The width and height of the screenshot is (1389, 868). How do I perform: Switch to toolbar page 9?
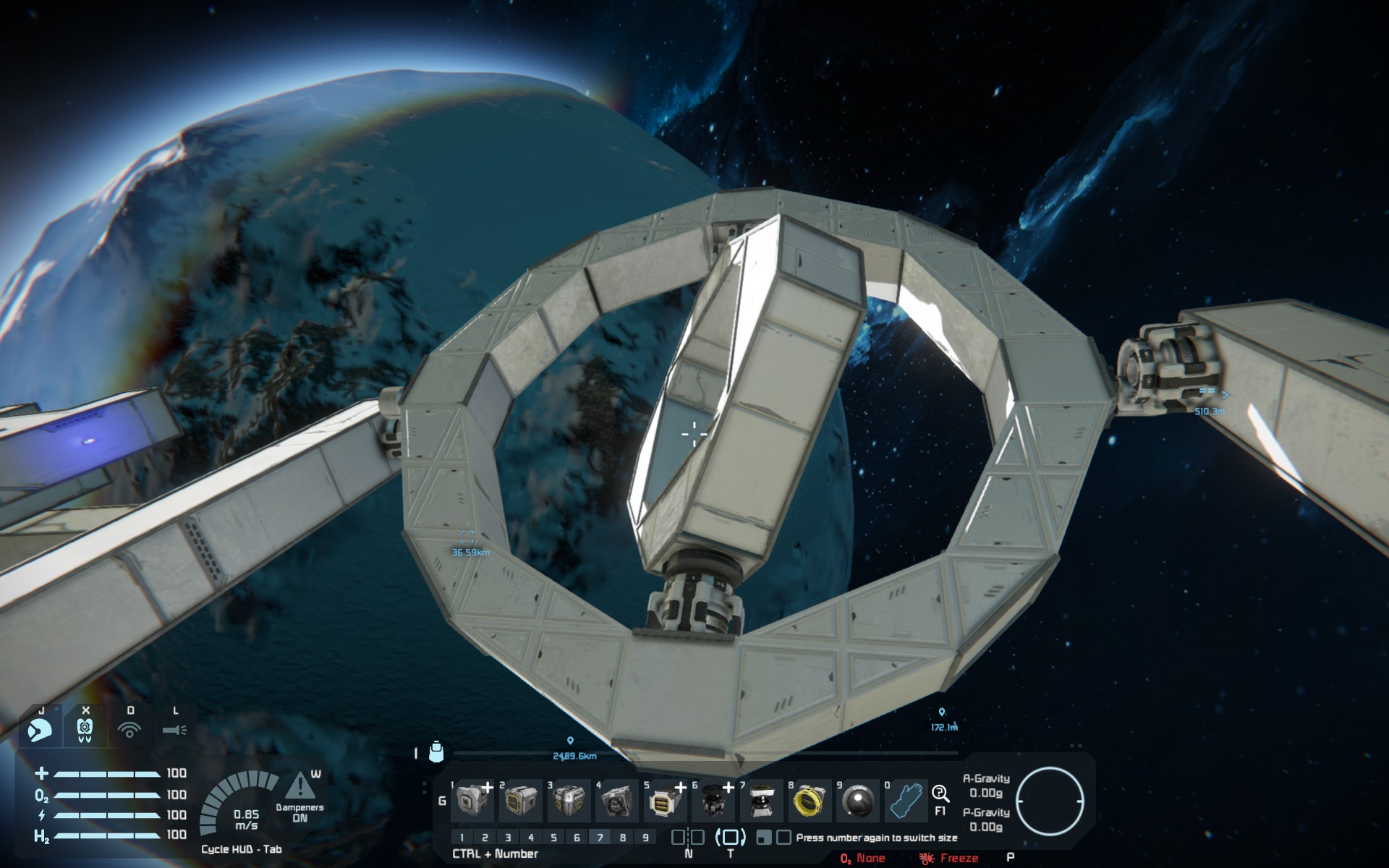(x=645, y=838)
